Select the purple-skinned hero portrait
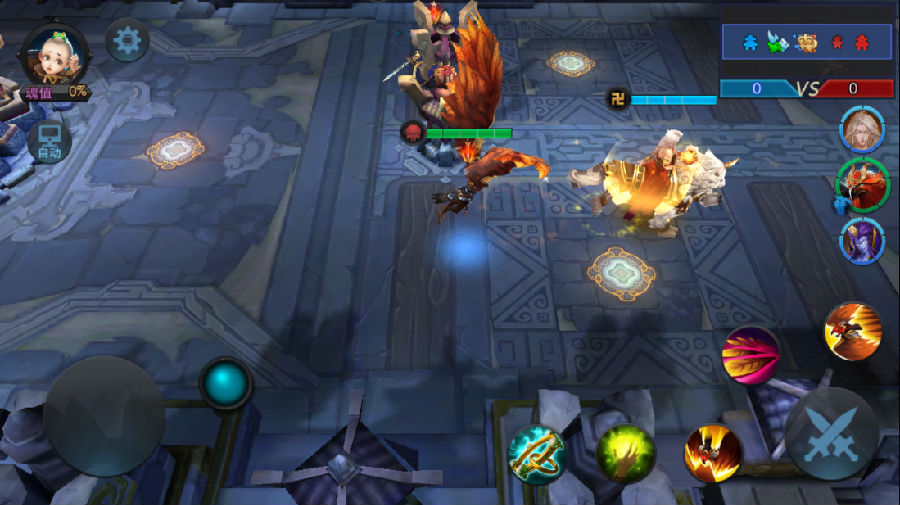The height and width of the screenshot is (505, 900). coord(861,241)
